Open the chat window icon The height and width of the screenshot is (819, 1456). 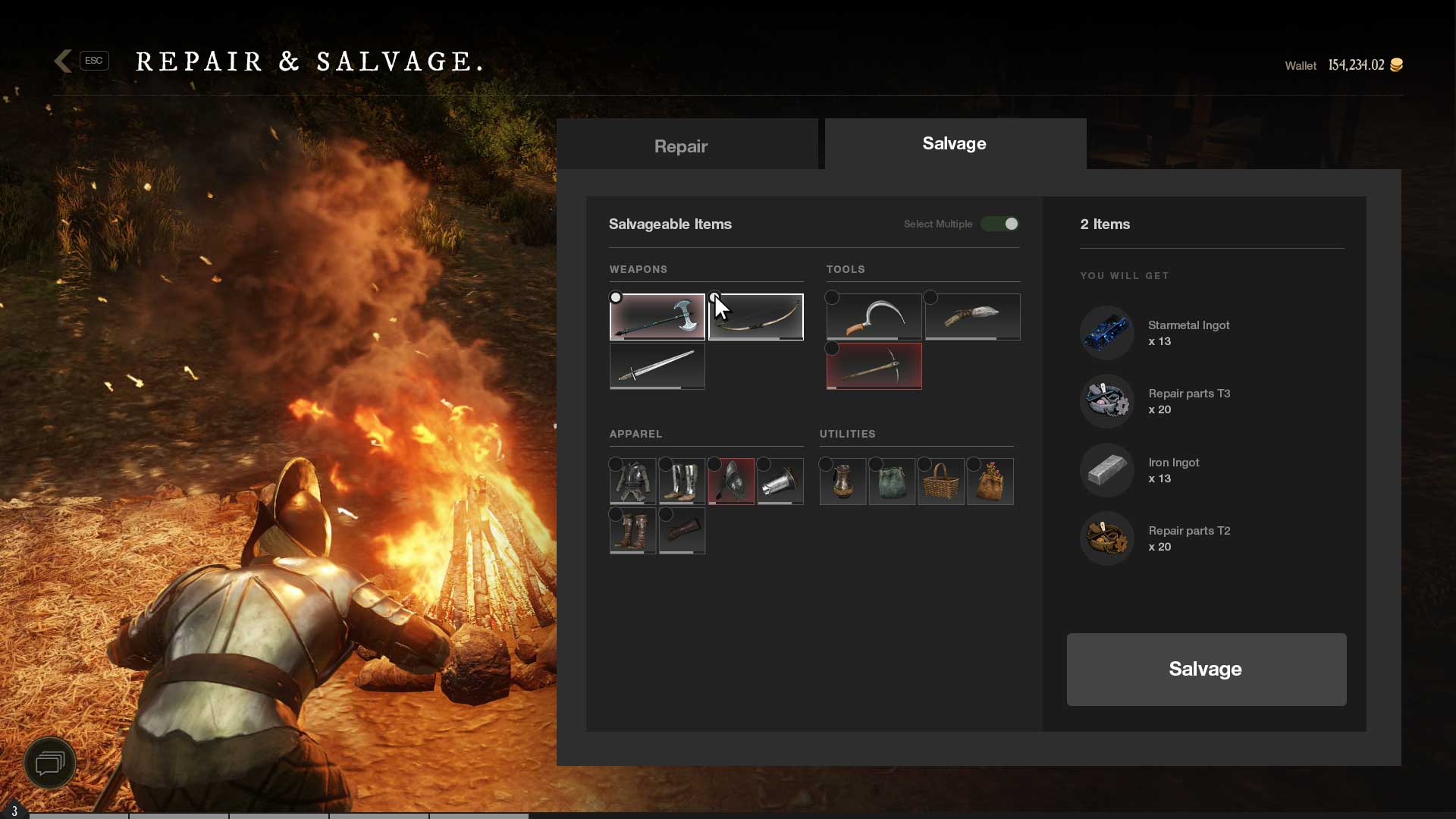tap(50, 762)
